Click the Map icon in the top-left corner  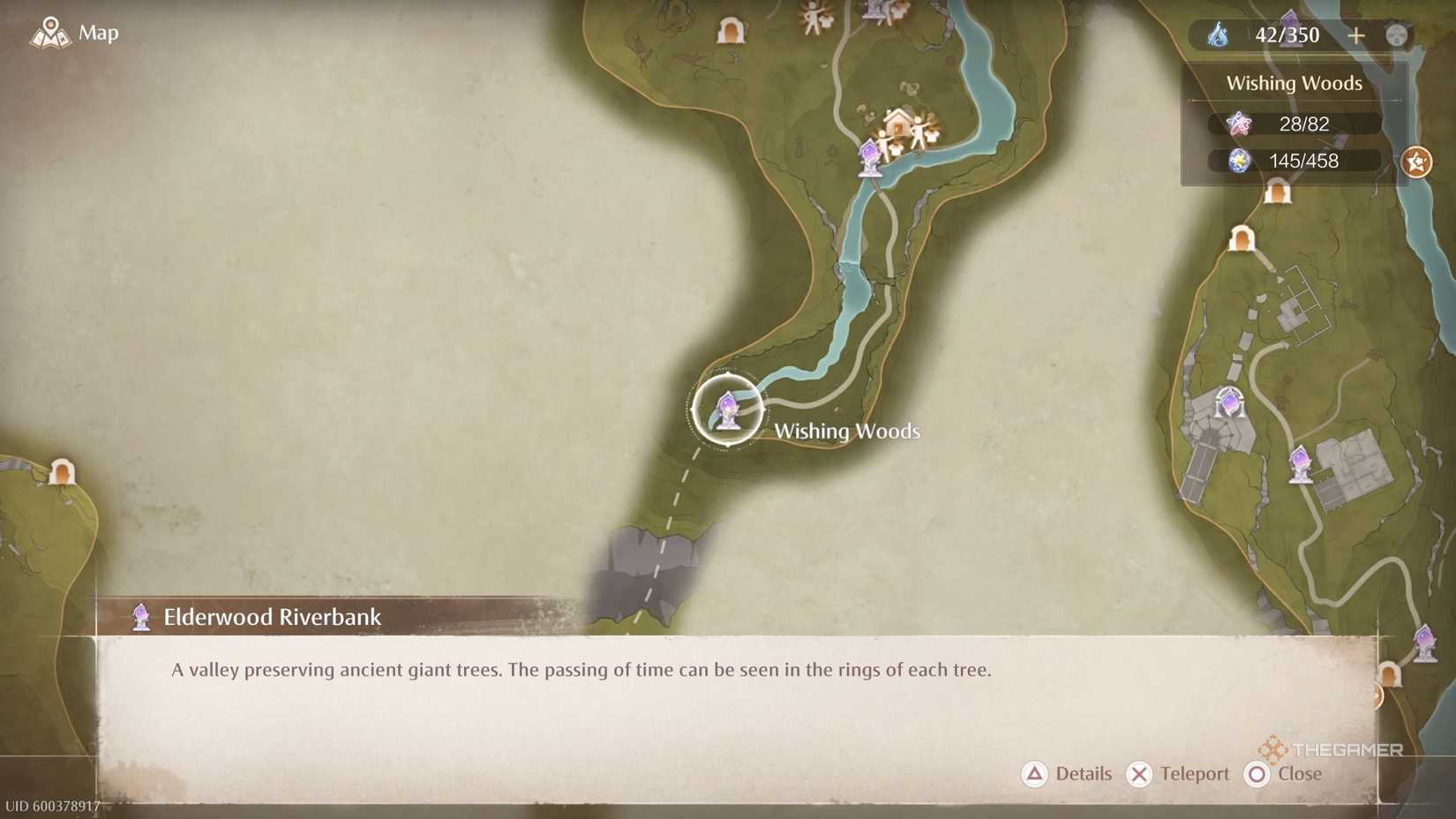(x=50, y=33)
